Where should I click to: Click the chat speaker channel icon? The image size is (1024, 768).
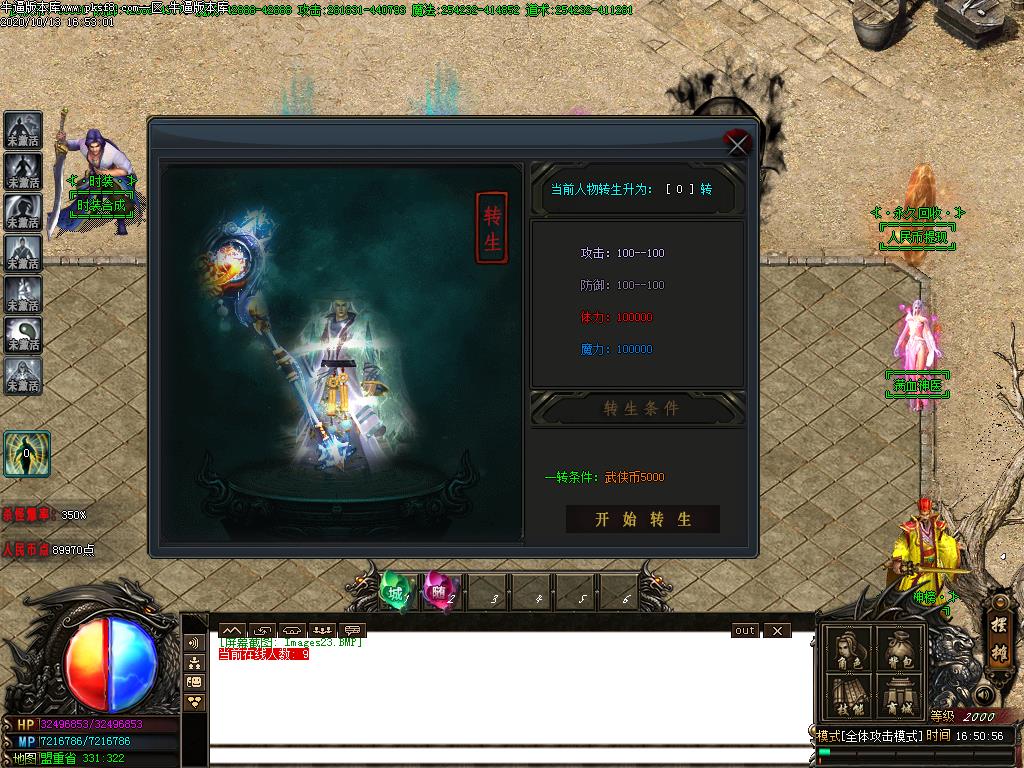coord(195,643)
